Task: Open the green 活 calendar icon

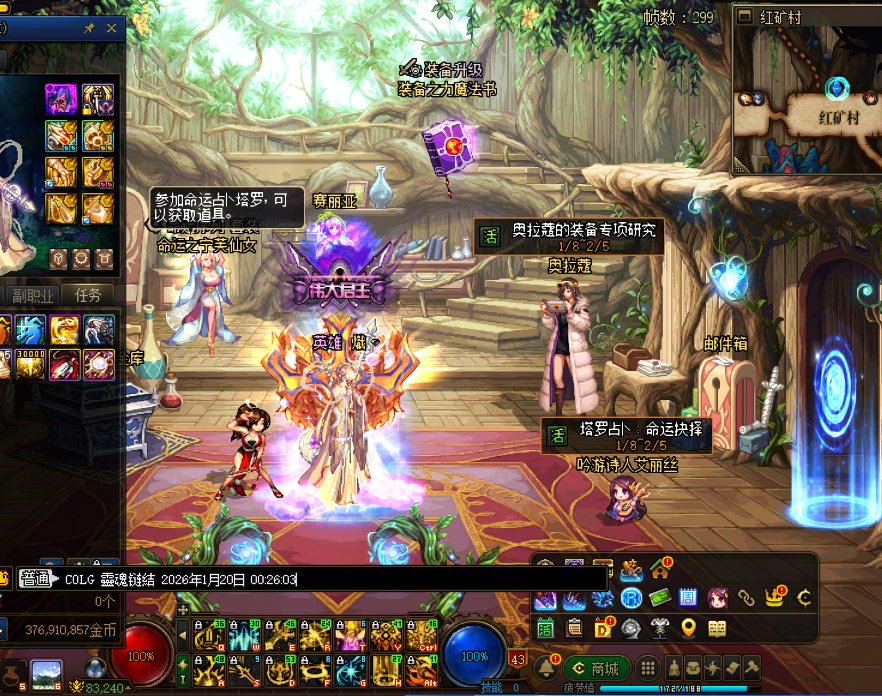Action: 546,628
